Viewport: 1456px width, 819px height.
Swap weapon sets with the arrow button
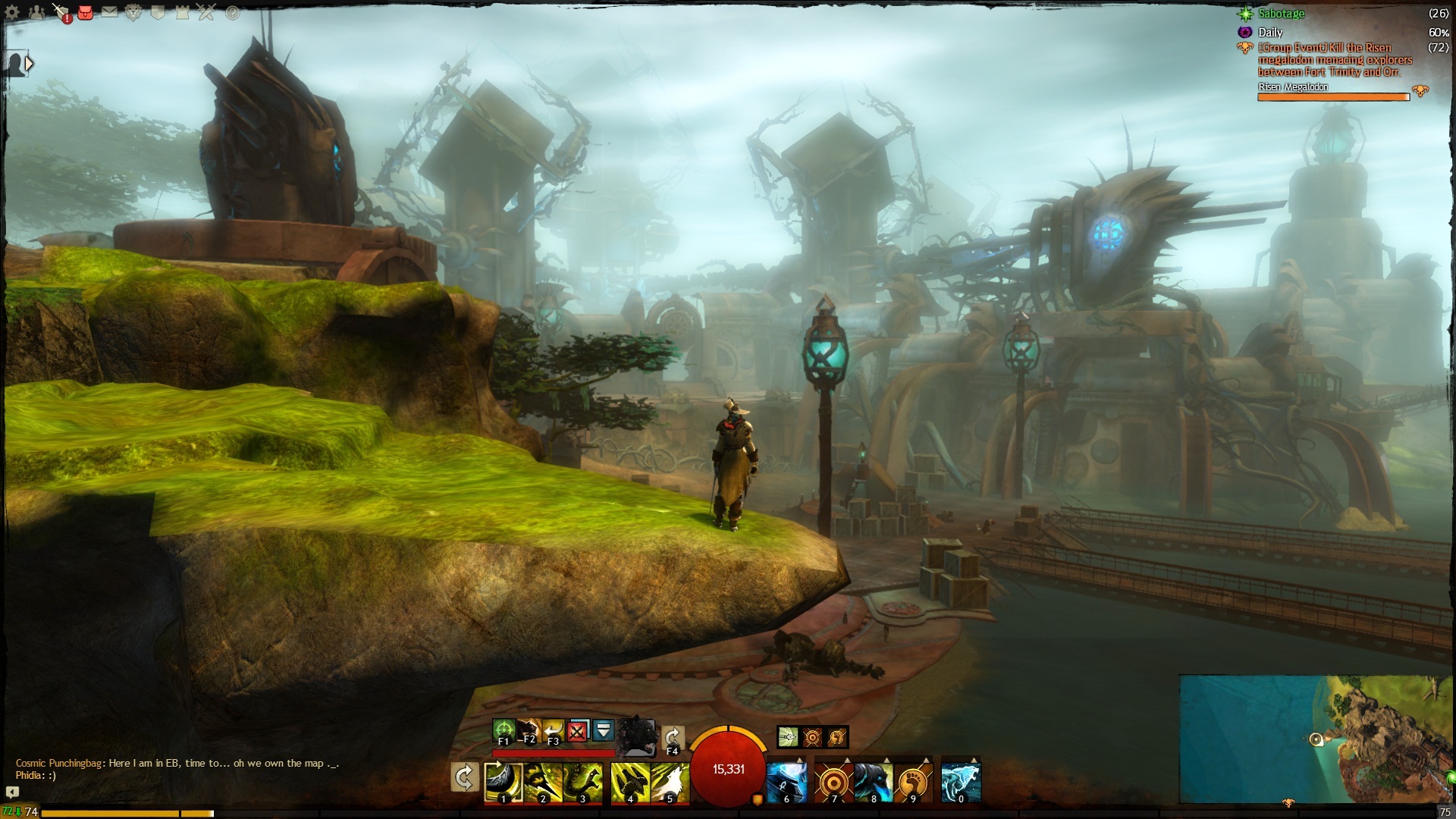464,777
